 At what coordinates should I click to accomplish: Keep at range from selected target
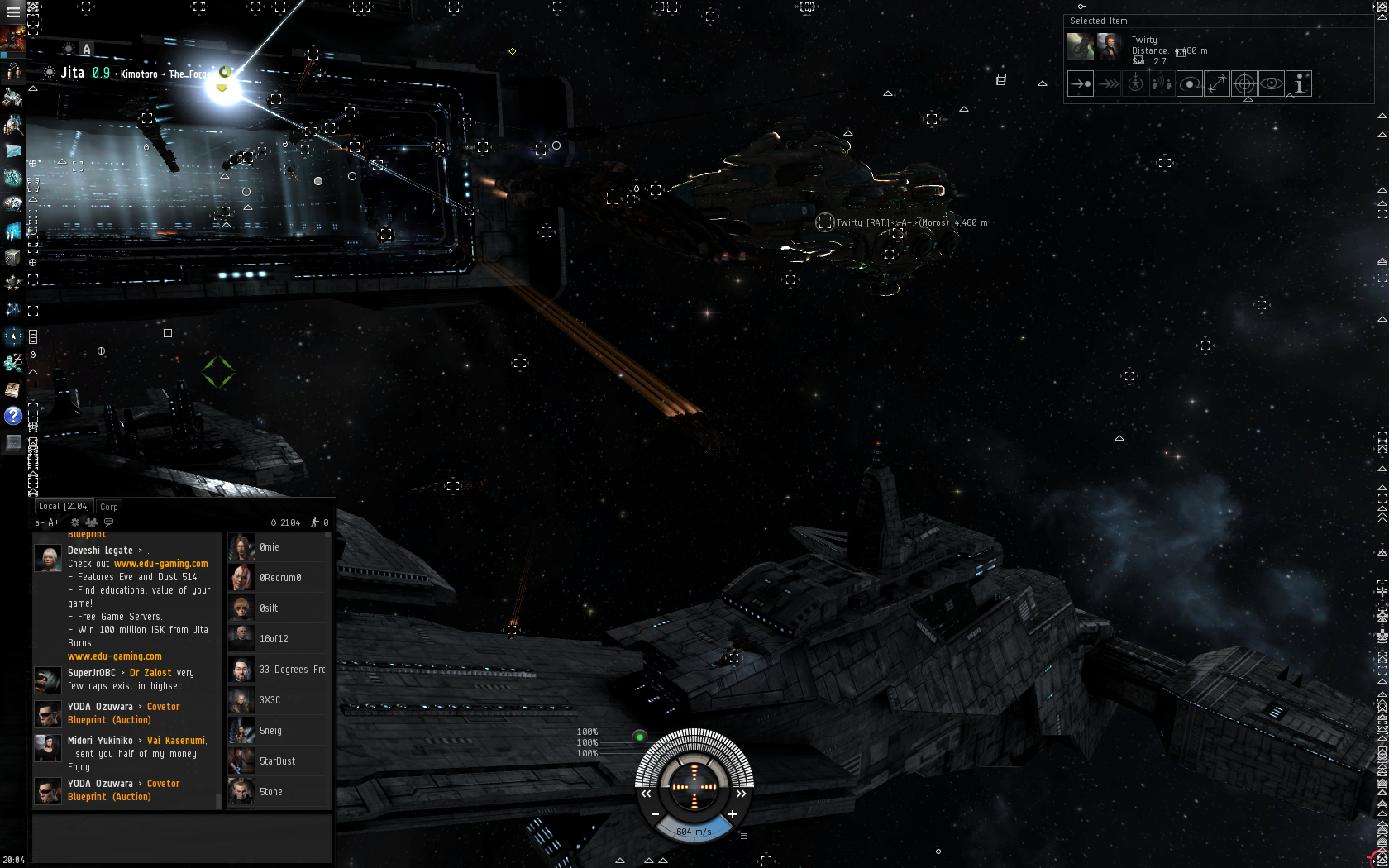click(1217, 83)
